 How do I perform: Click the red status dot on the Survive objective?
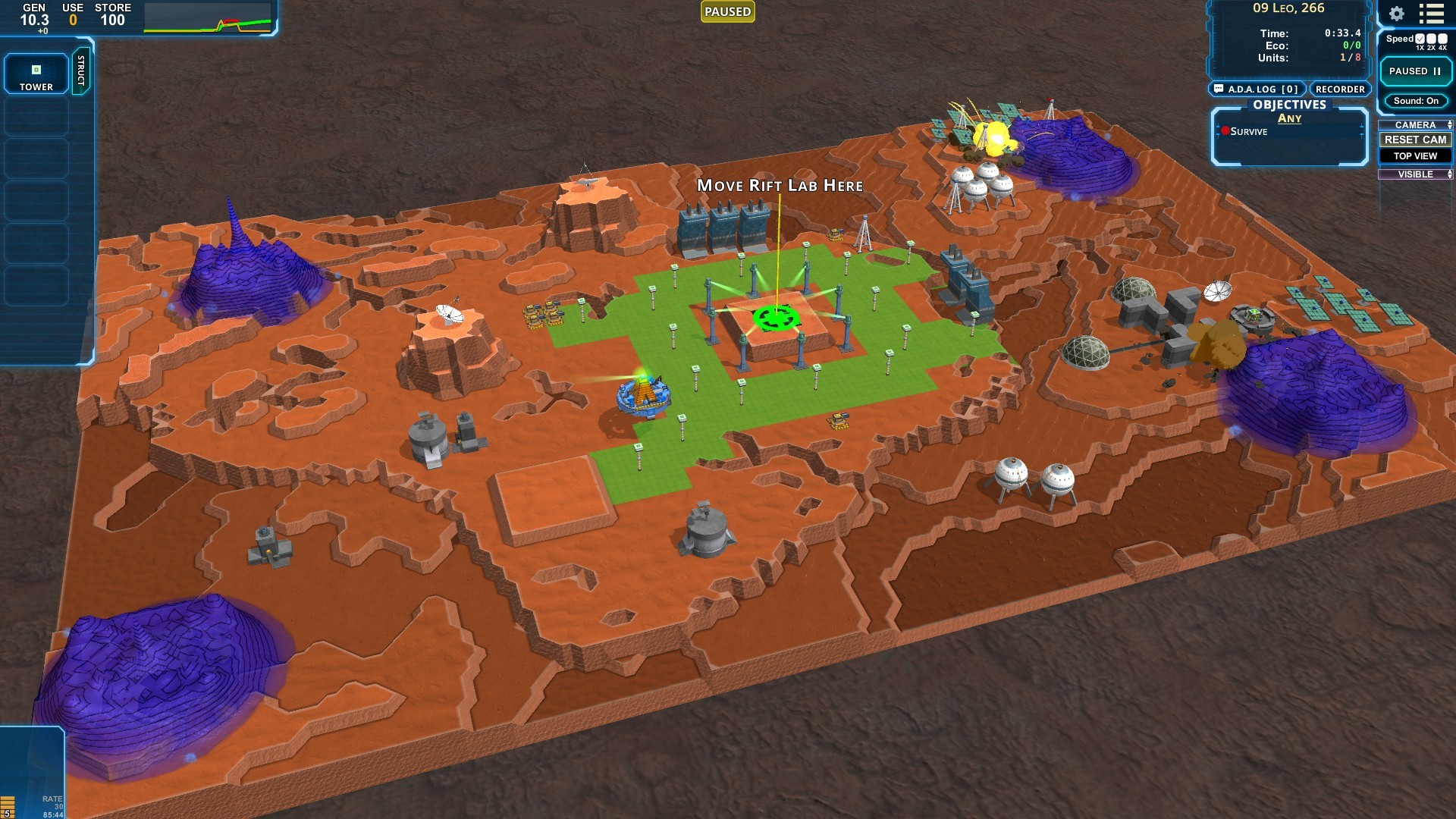pos(1225,130)
